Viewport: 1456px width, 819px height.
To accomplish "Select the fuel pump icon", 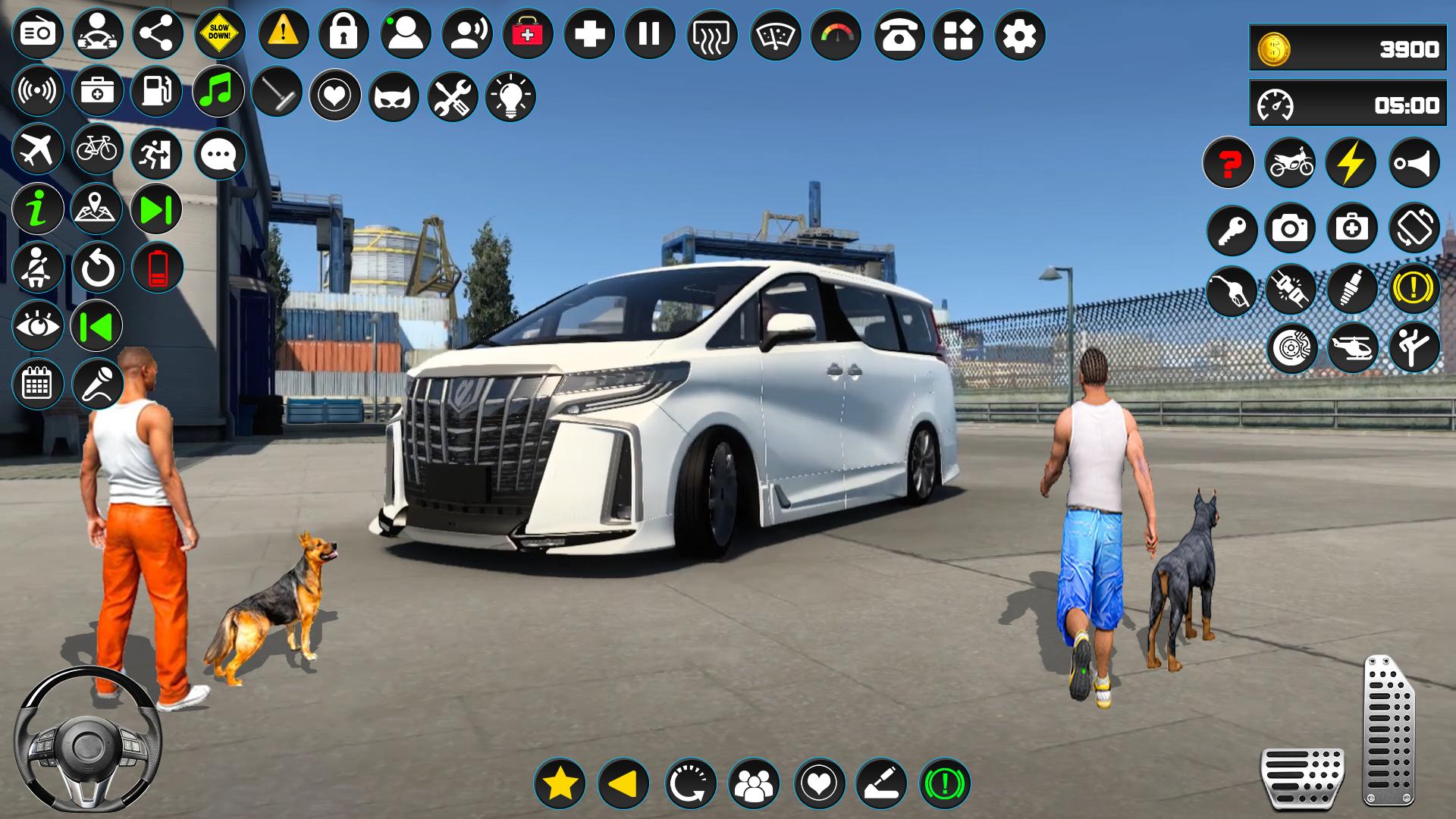I will pyautogui.click(x=157, y=92).
